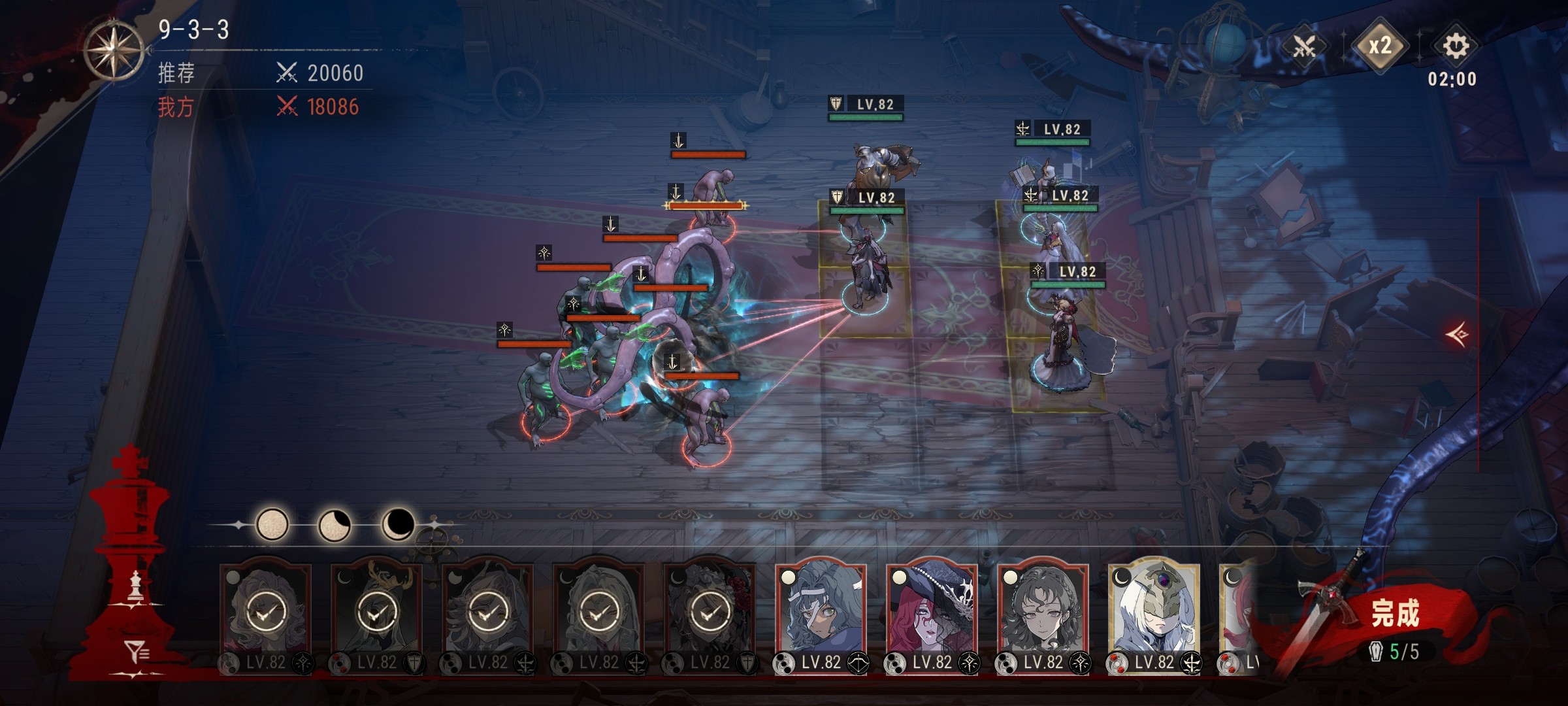Open the gear settings menu
Image resolution: width=1568 pixels, height=706 pixels.
point(1455,46)
